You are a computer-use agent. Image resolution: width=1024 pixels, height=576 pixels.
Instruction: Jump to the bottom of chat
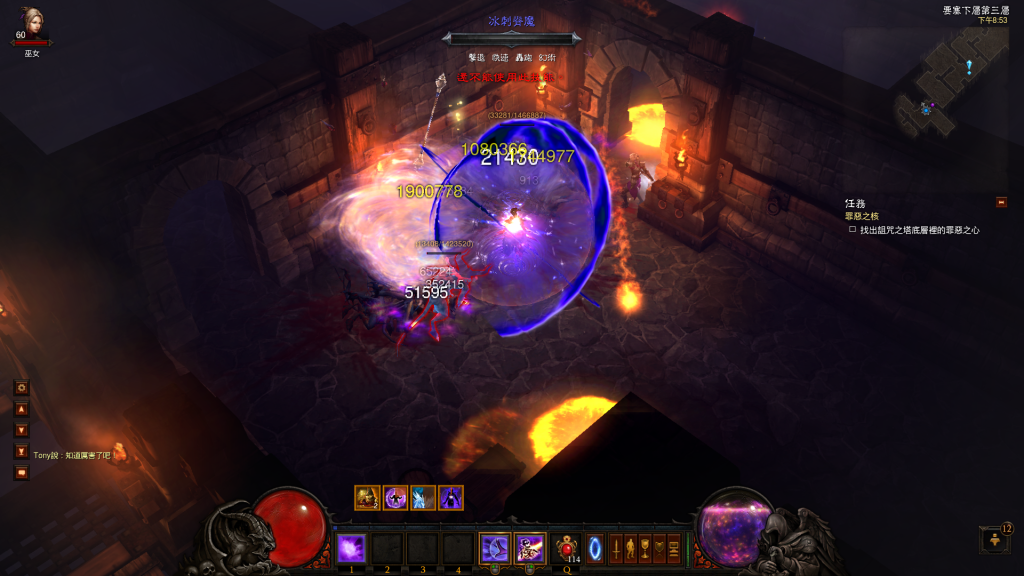point(21,452)
